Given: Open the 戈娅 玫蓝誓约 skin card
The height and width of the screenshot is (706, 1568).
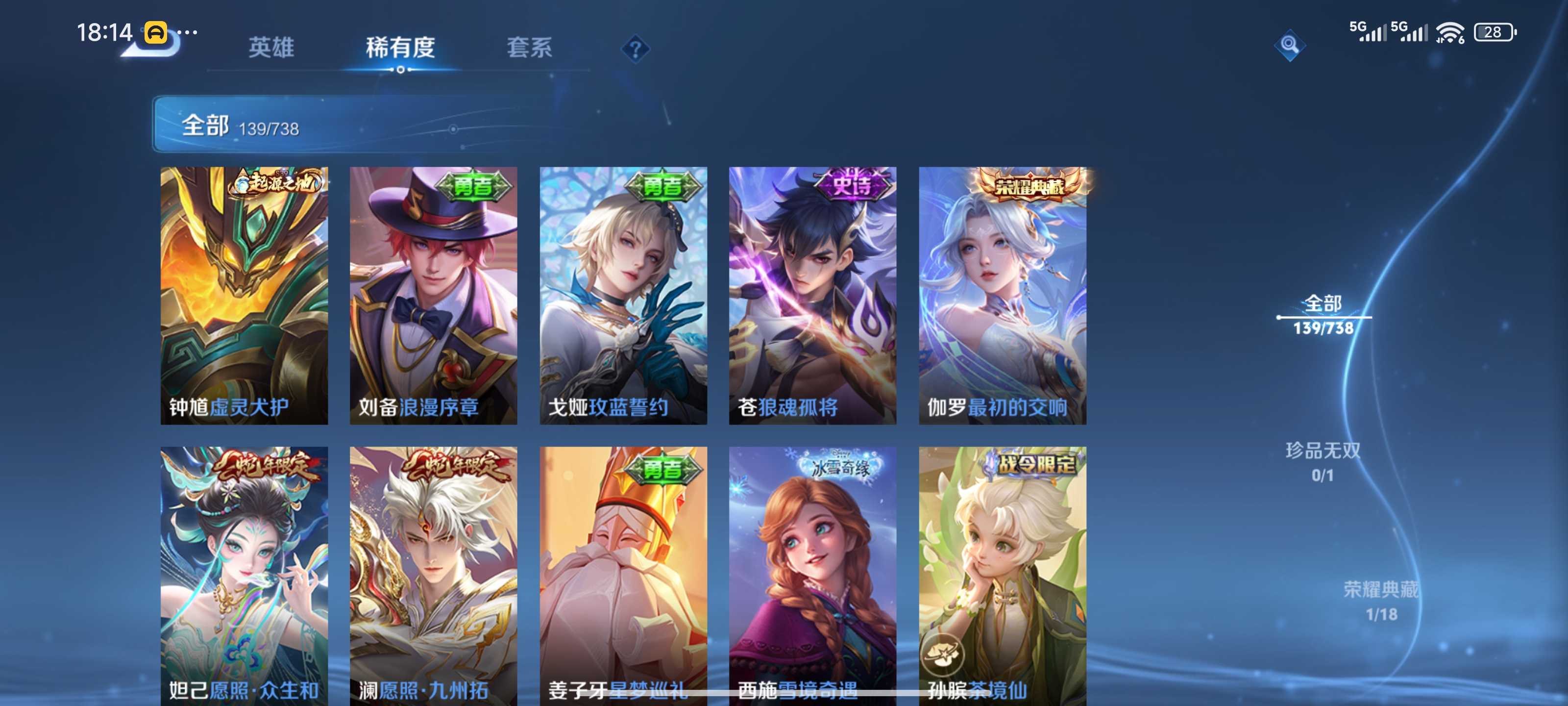Looking at the screenshot, I should [623, 296].
